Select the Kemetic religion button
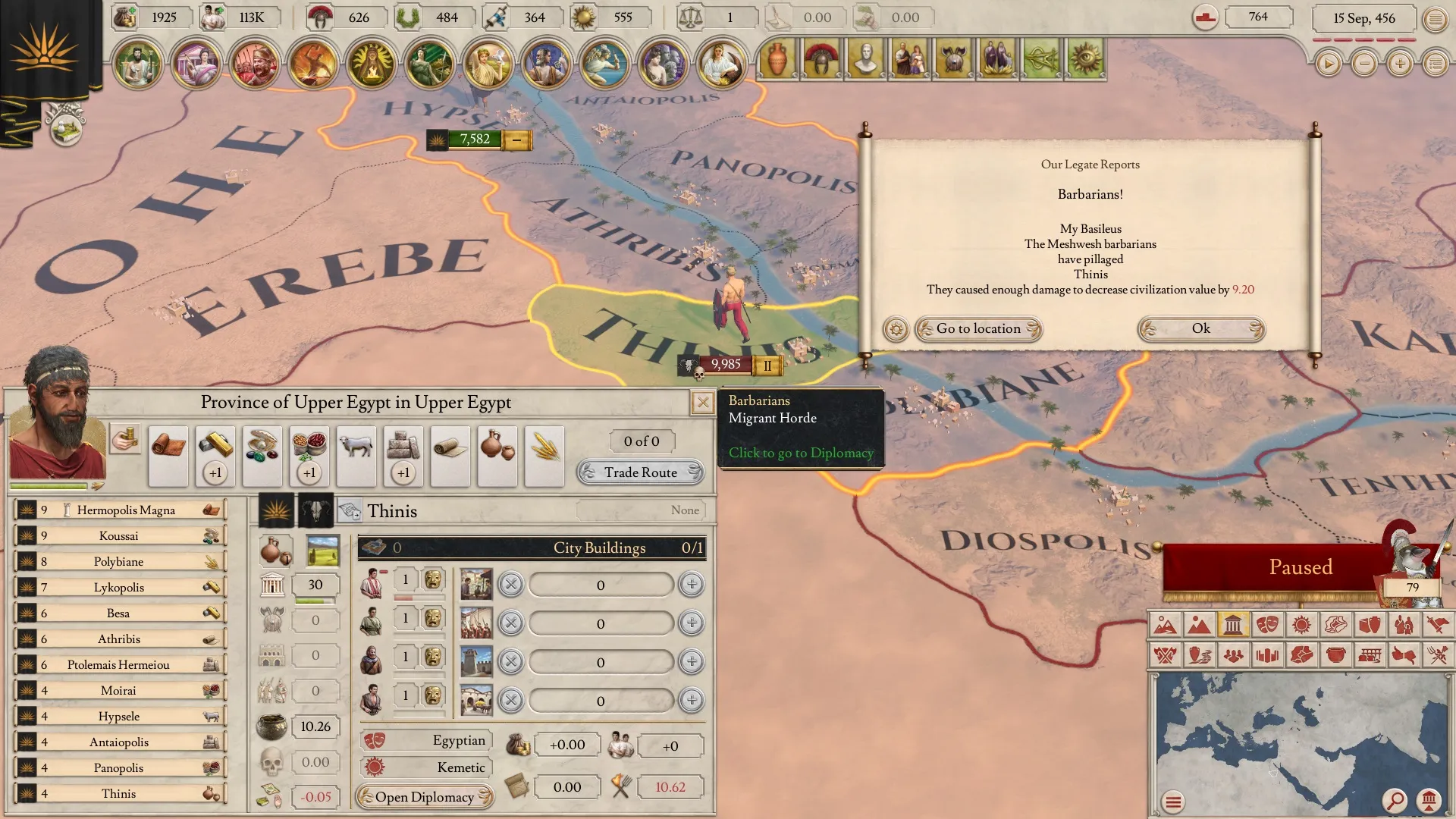 (x=426, y=767)
